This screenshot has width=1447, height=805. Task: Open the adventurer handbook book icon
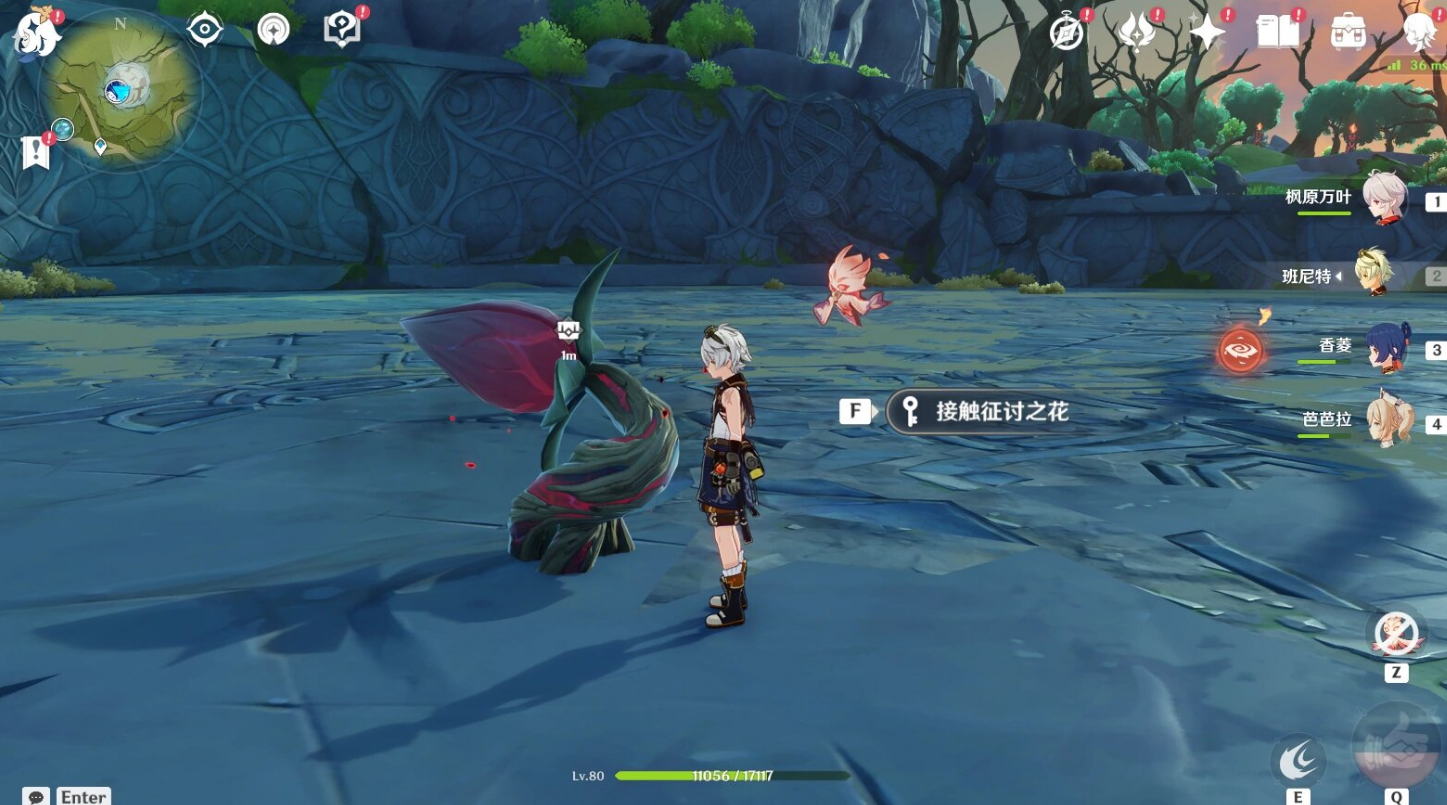(x=1277, y=33)
